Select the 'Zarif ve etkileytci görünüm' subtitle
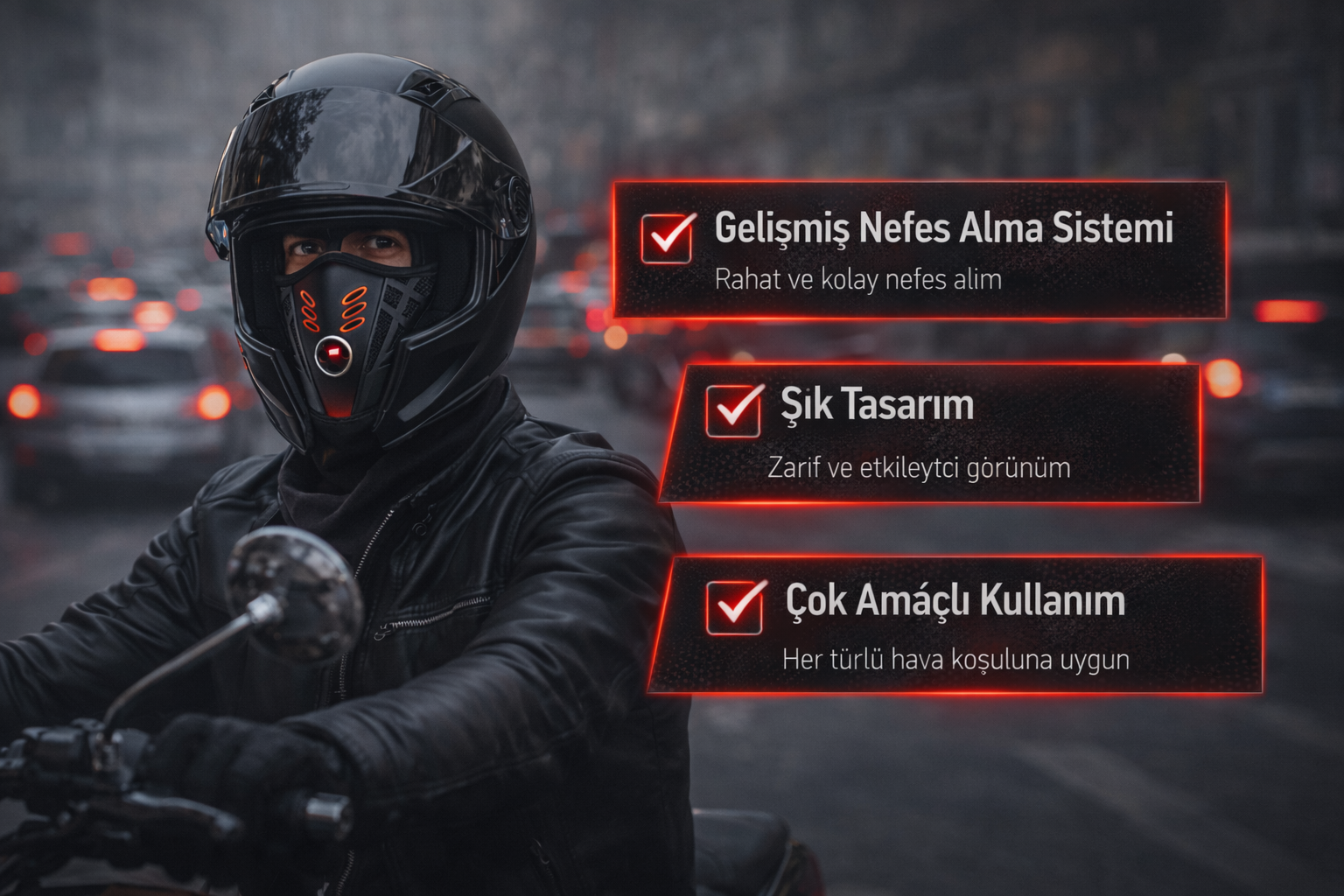The height and width of the screenshot is (896, 1344). click(x=919, y=467)
